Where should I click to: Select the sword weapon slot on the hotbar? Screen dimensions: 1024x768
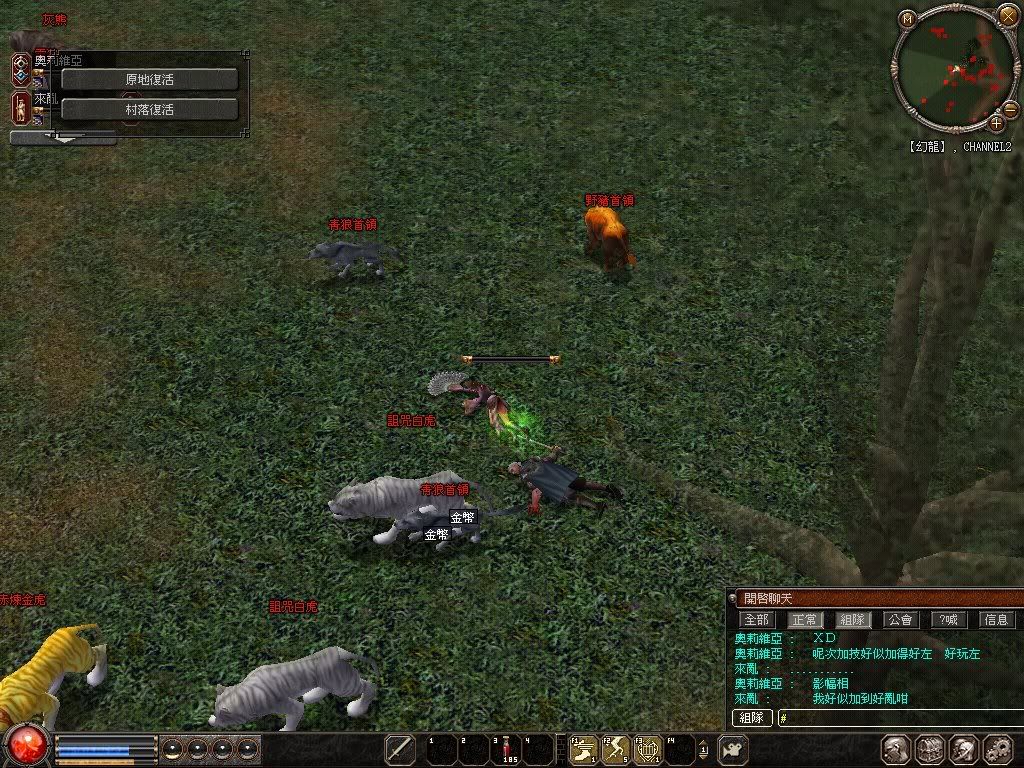tap(400, 749)
